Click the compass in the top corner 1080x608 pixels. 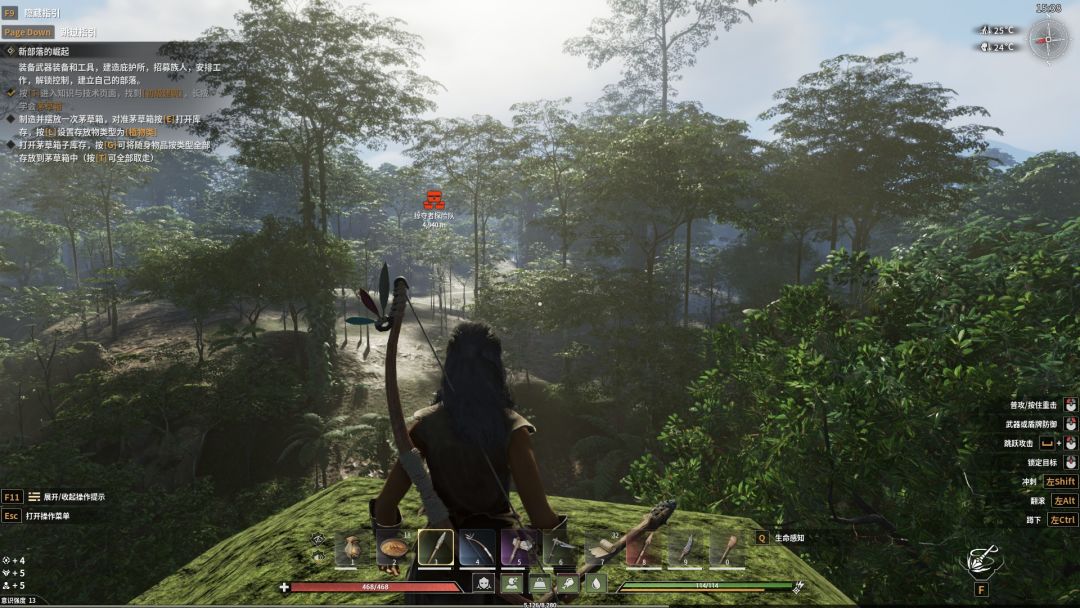[x=1048, y=40]
